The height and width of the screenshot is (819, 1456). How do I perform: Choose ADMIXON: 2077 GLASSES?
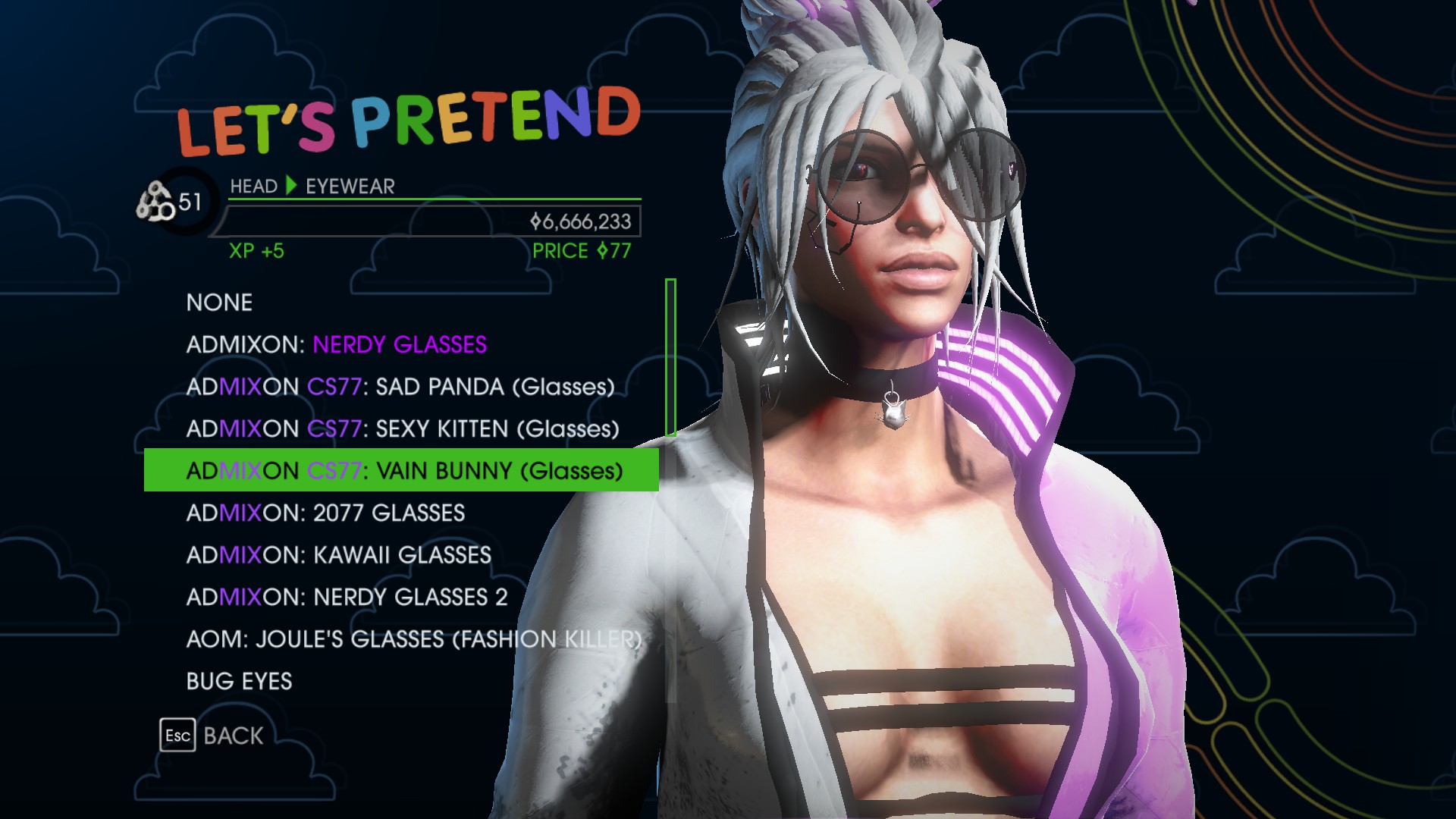(x=325, y=513)
